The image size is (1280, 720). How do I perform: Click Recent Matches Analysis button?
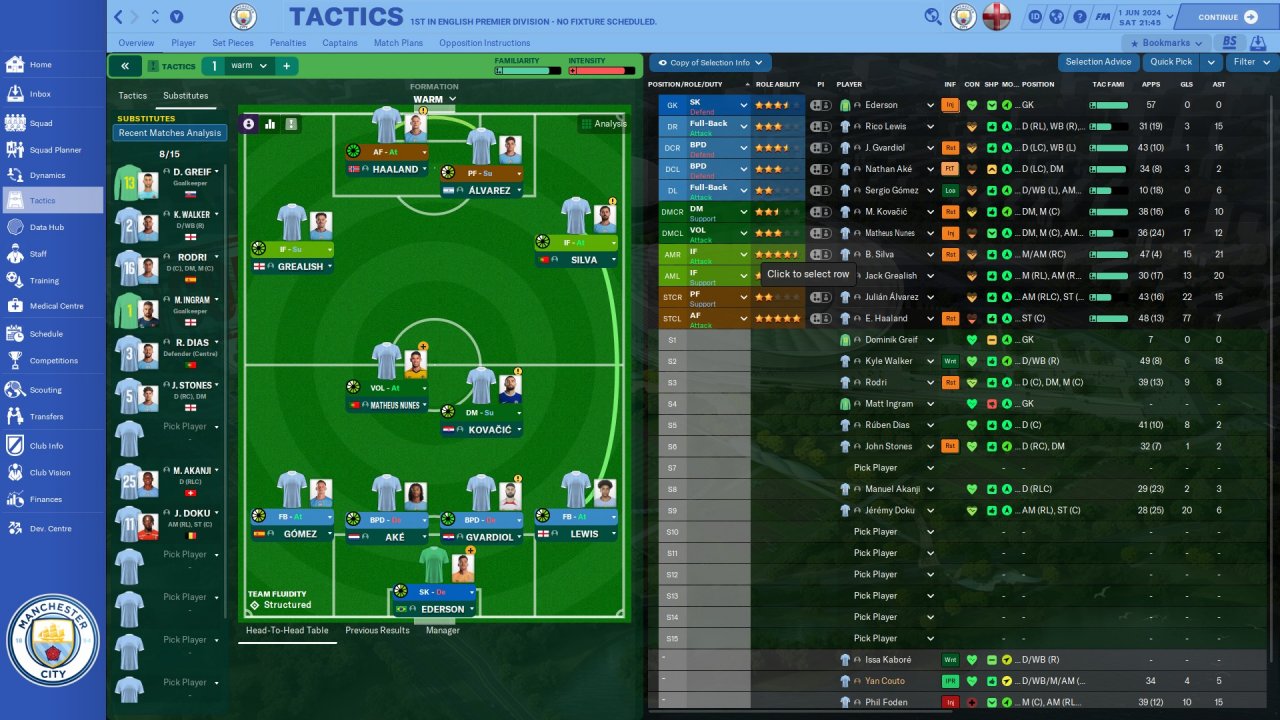[x=170, y=133]
